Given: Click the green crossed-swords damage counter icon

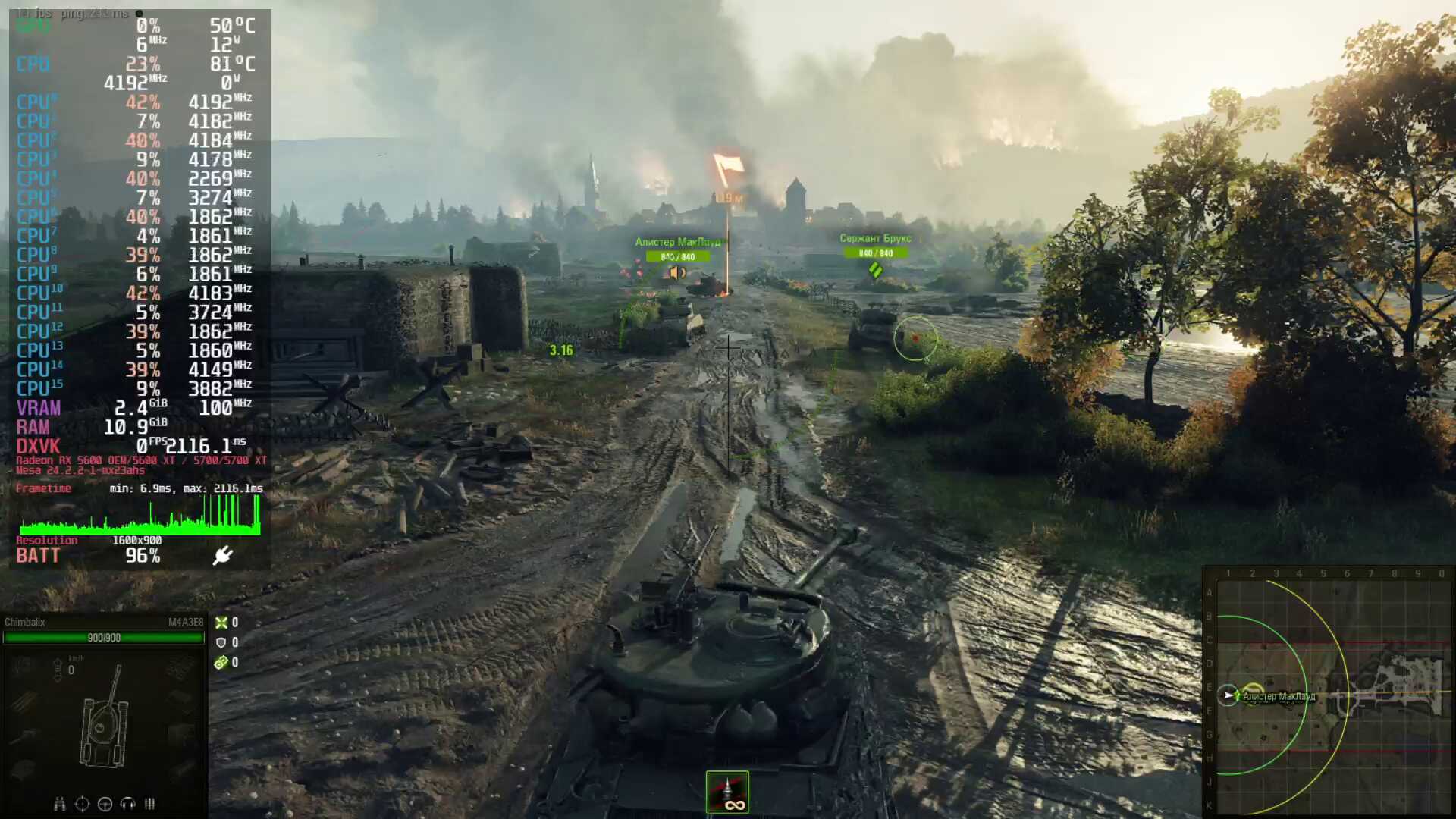Looking at the screenshot, I should [221, 623].
